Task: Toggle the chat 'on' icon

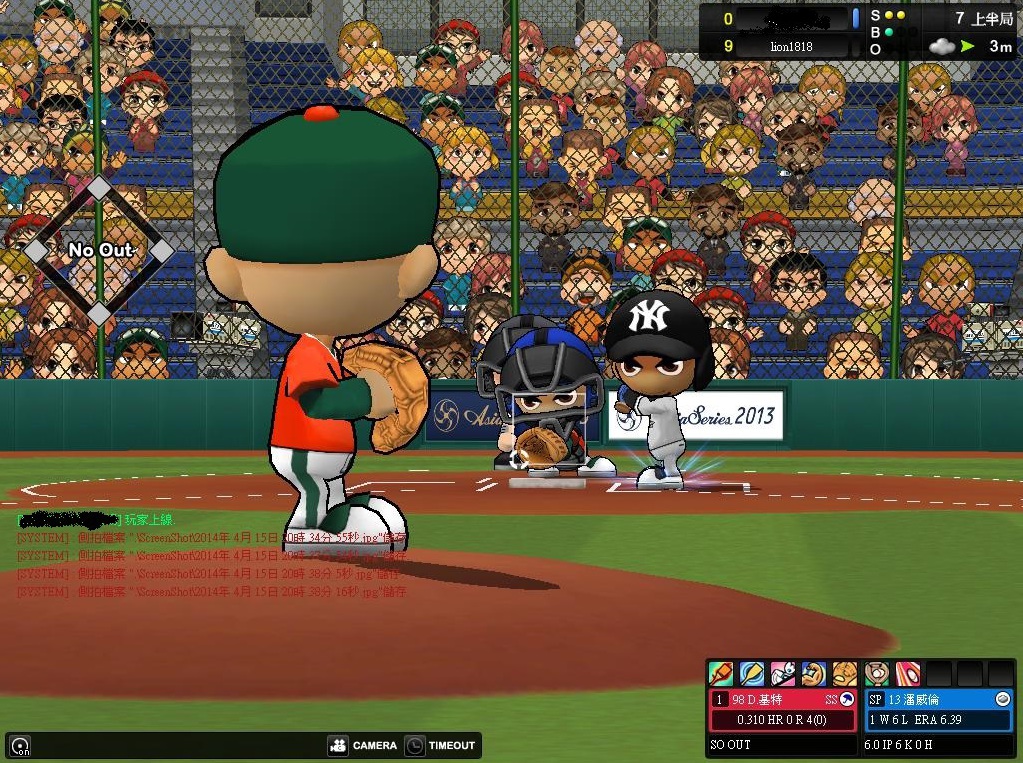Action: (x=20, y=746)
